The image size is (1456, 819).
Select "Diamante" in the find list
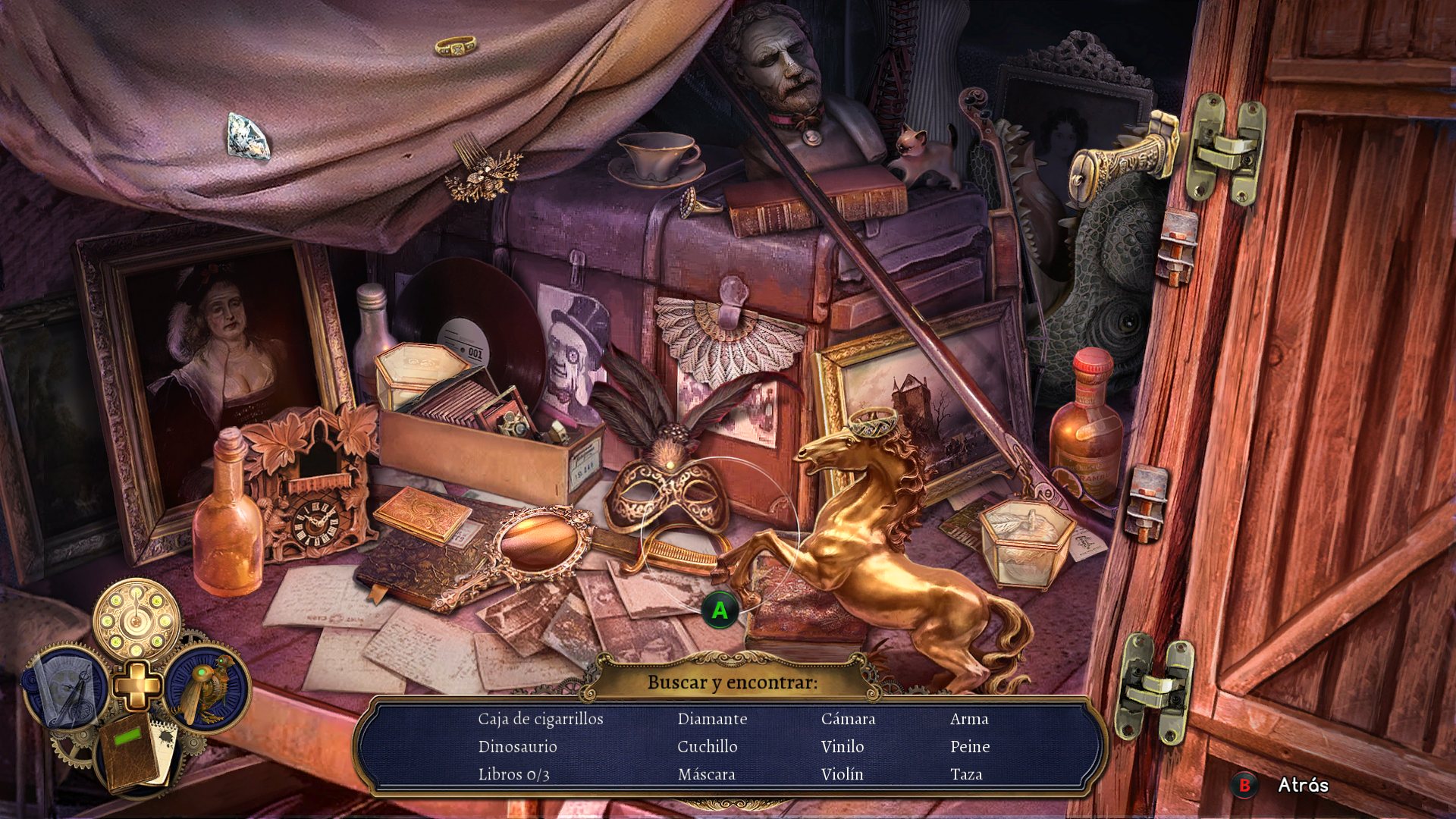click(x=712, y=719)
